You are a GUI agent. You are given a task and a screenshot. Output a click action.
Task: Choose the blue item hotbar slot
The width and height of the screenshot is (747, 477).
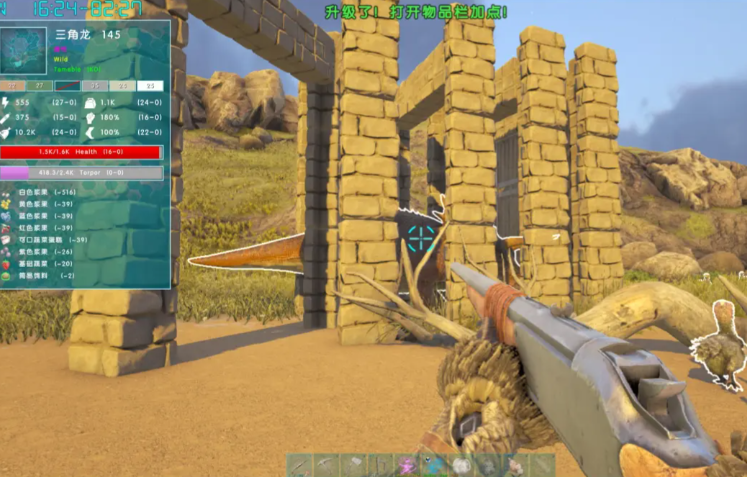click(433, 465)
